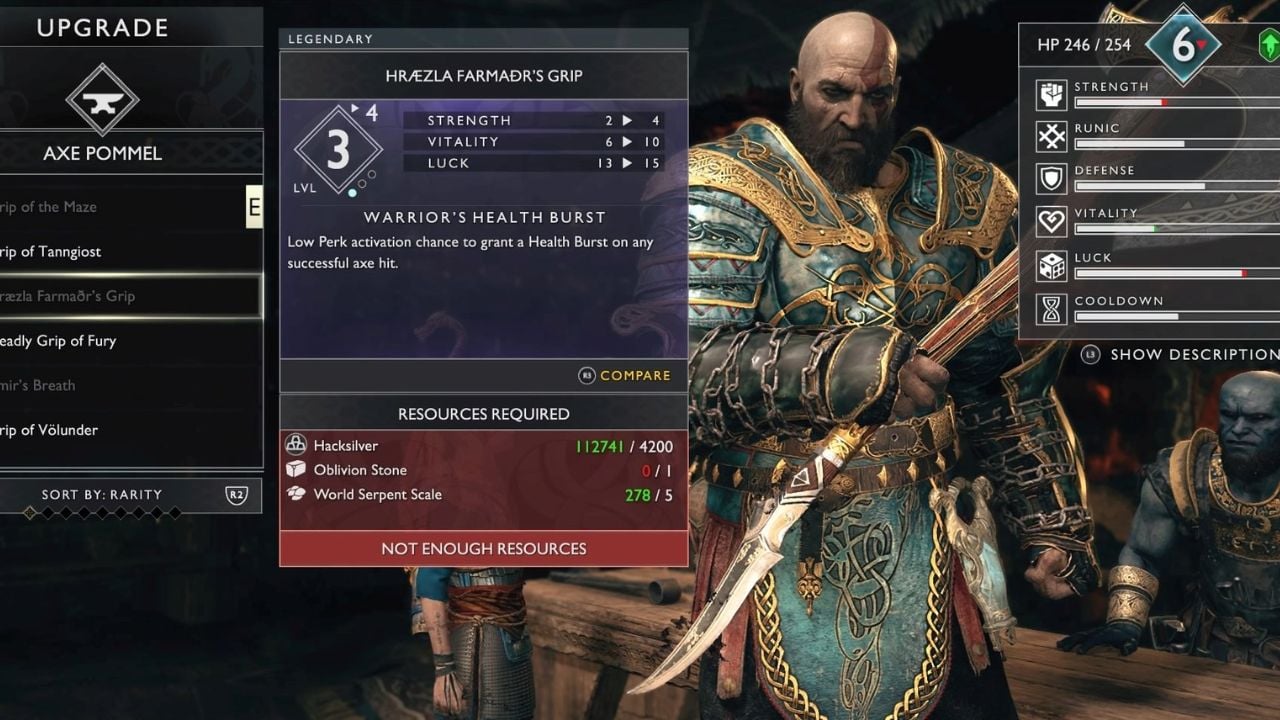Image resolution: width=1280 pixels, height=720 pixels.
Task: Select the Luck stat row
Action: coord(1150,265)
